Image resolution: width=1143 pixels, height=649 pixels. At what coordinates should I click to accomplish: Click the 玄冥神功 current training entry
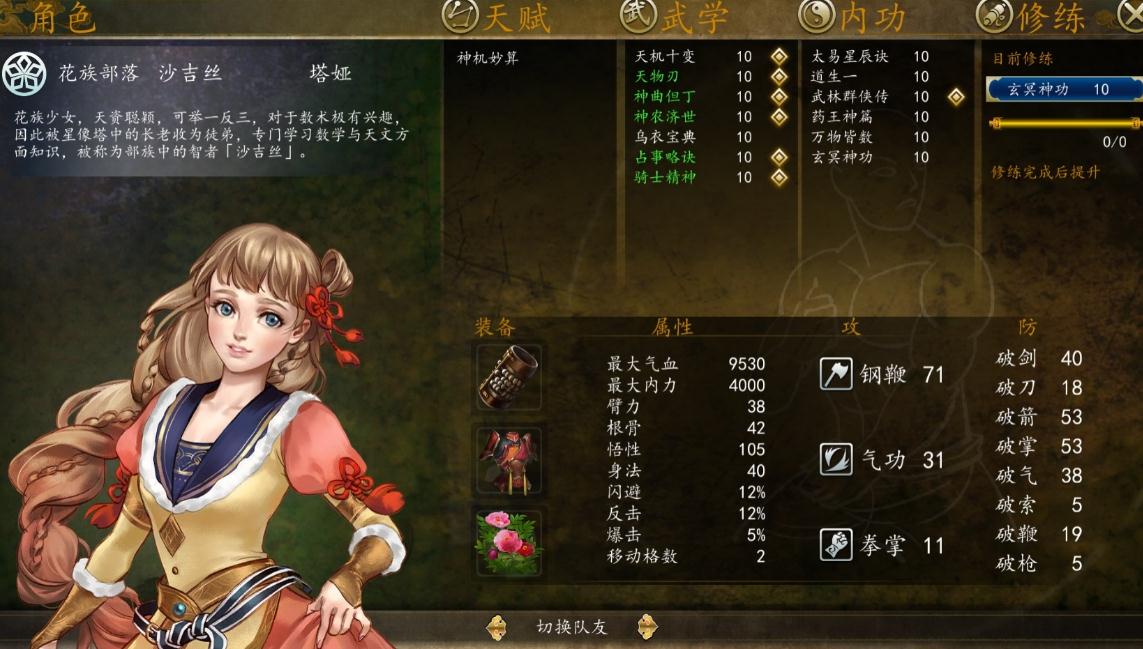1063,89
